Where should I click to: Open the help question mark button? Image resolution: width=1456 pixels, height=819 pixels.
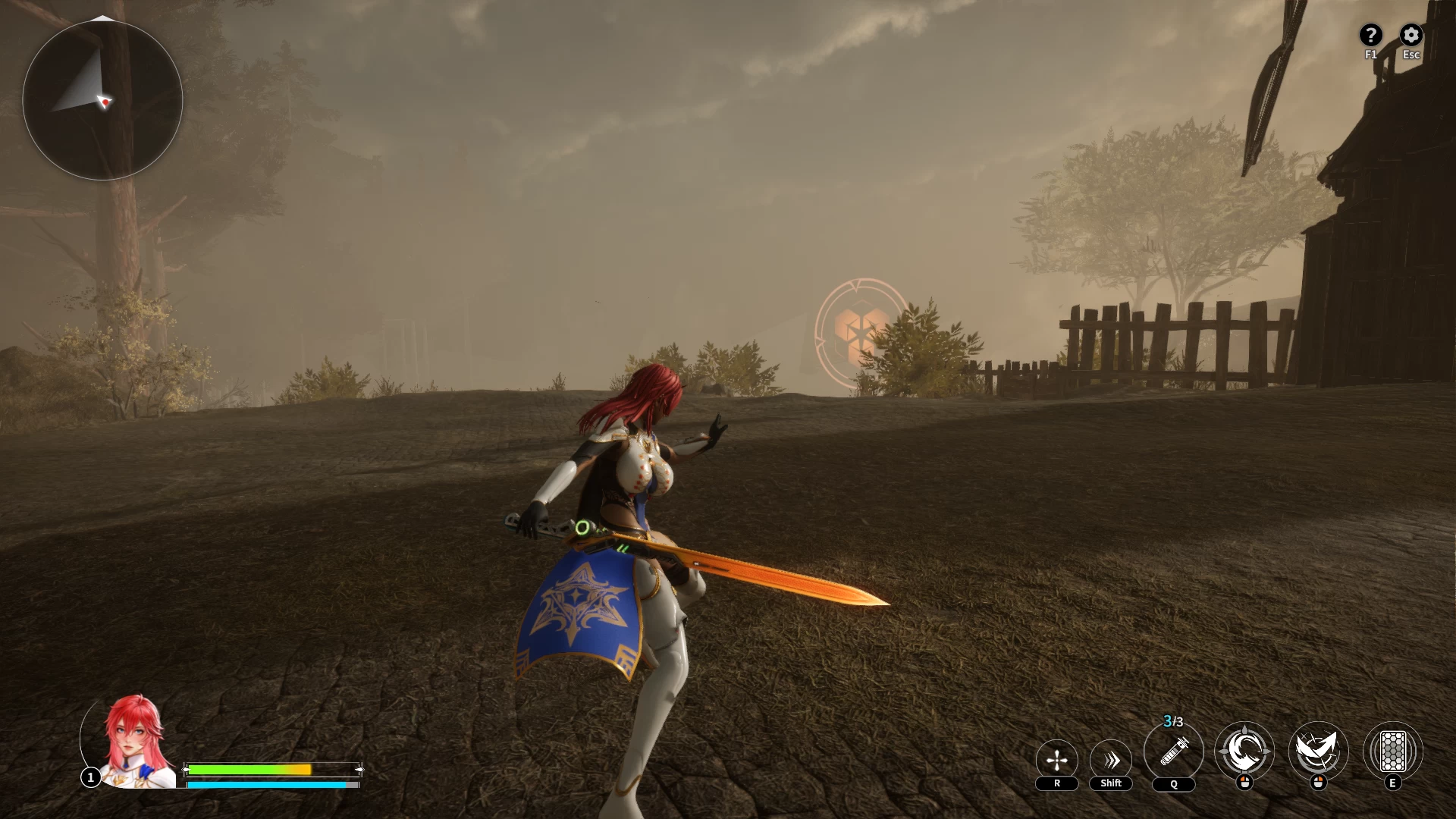coord(1370,35)
